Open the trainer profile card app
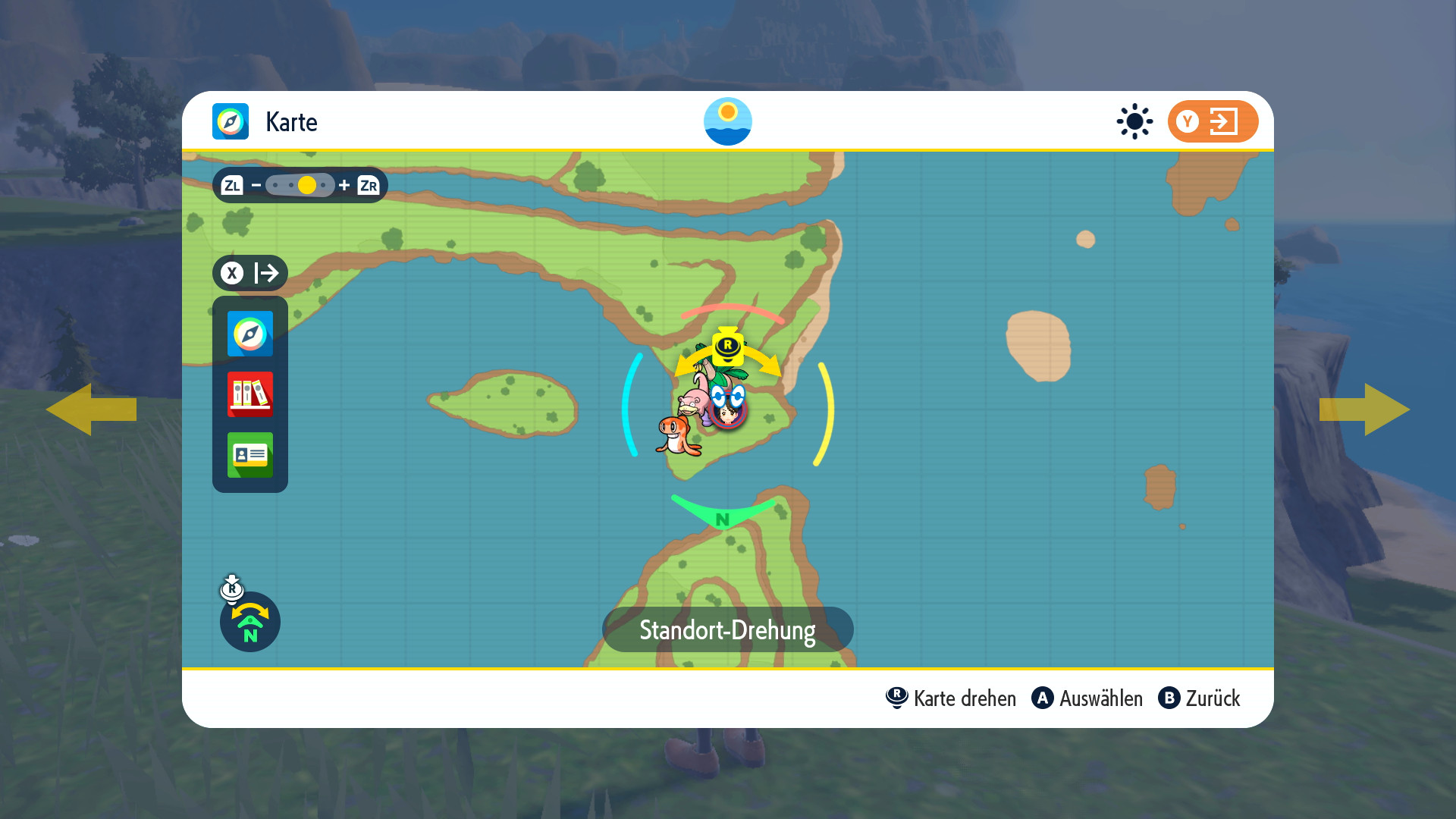 pos(249,455)
